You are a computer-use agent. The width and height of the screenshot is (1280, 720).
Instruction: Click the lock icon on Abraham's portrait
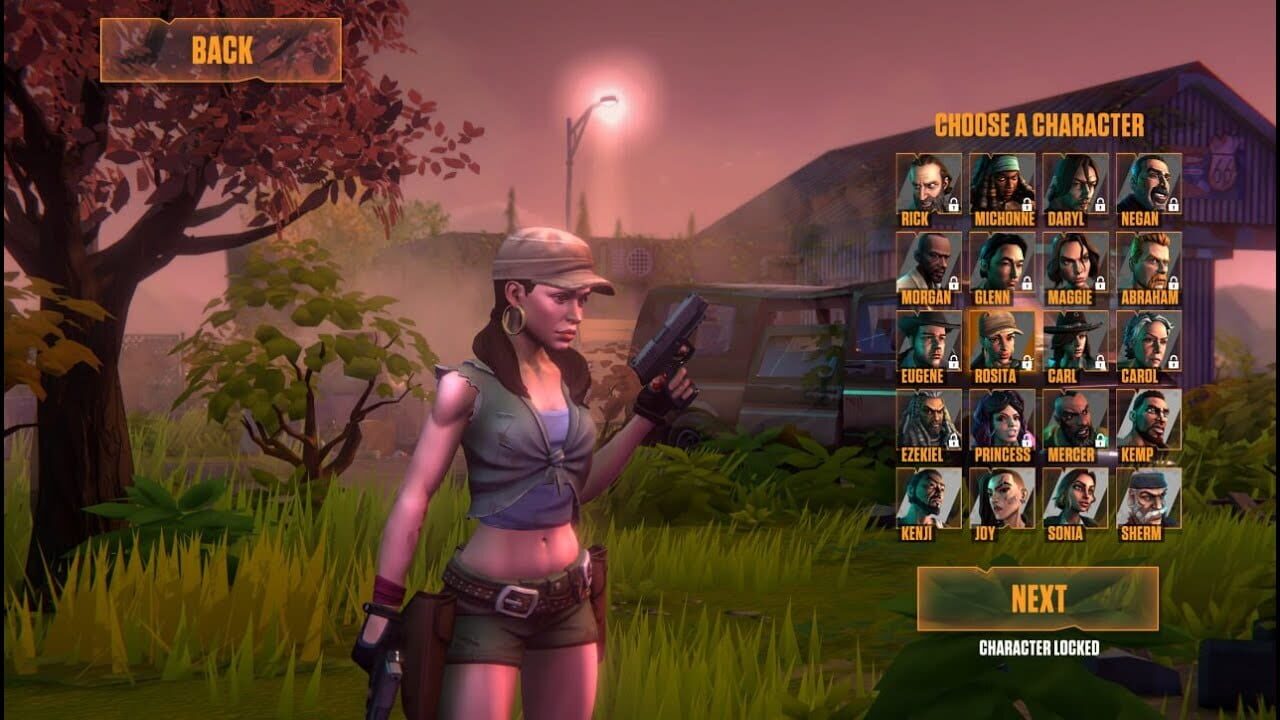tap(1174, 281)
